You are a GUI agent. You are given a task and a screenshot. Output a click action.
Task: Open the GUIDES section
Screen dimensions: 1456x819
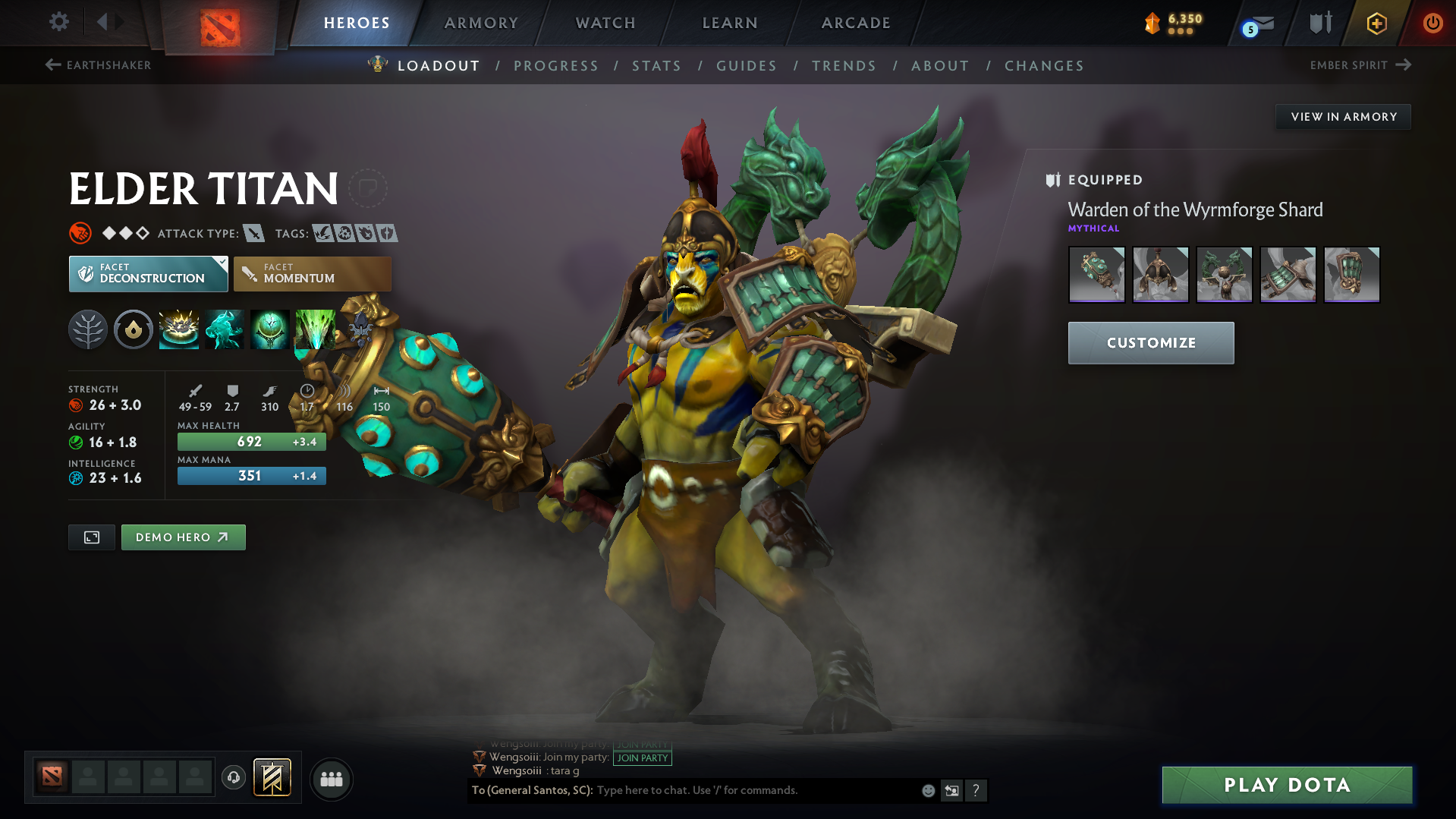click(x=746, y=65)
